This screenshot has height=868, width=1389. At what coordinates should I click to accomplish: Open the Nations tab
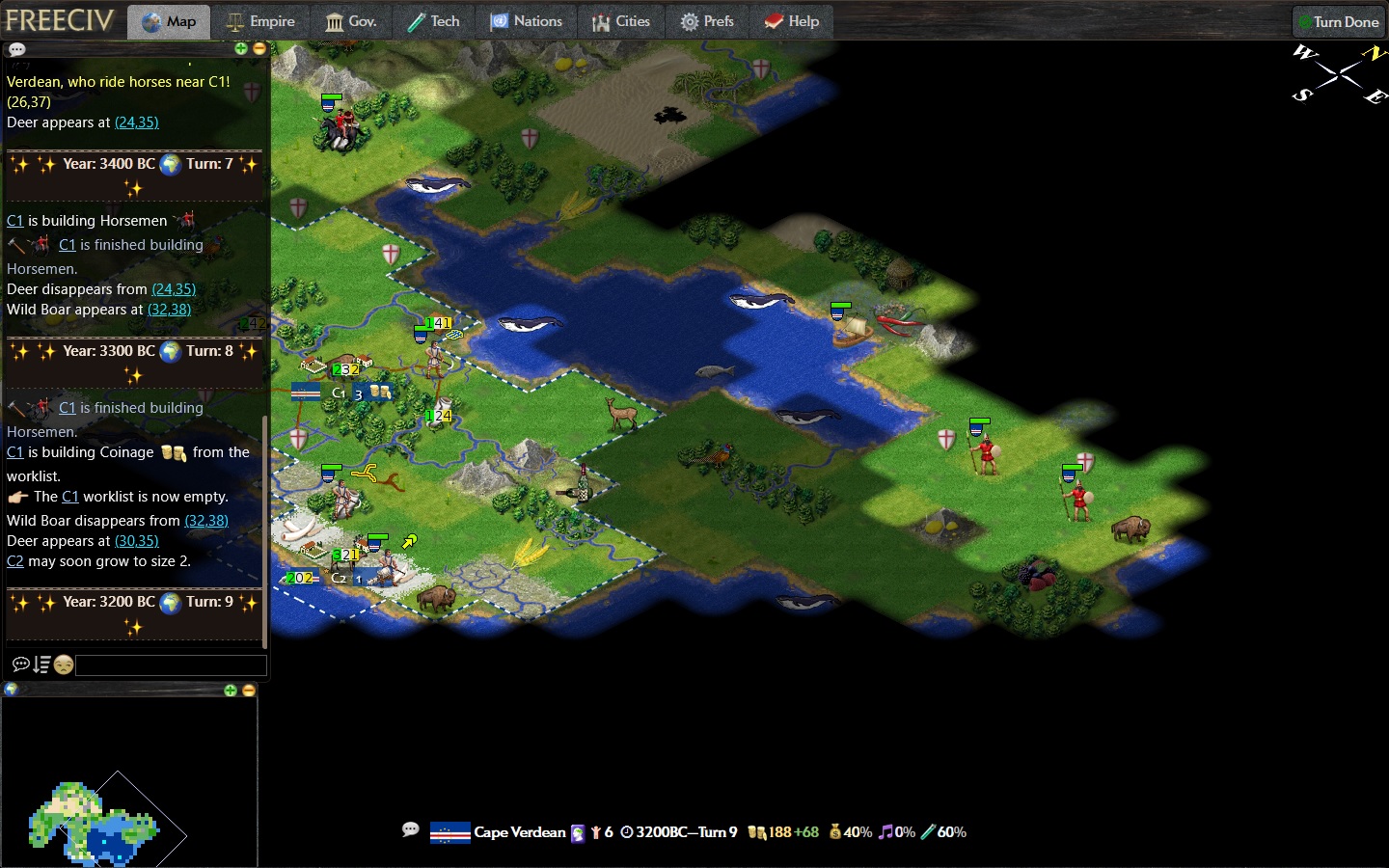tap(526, 21)
